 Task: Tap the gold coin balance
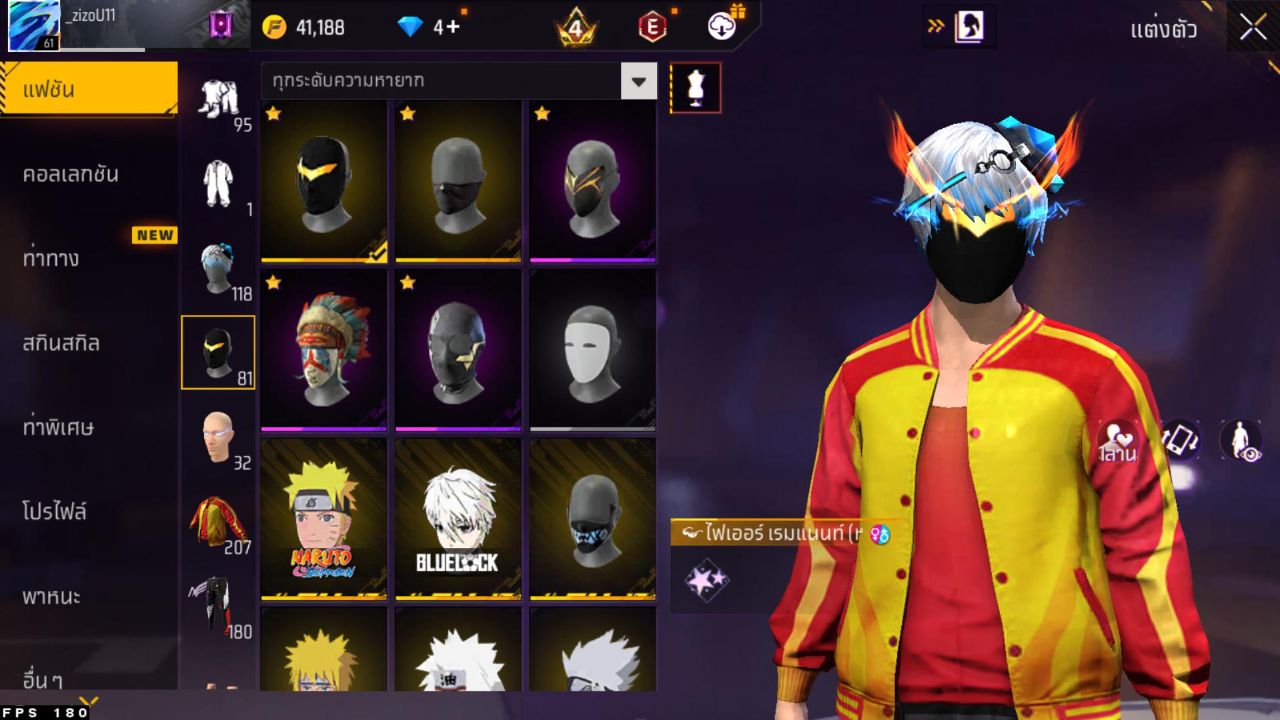(x=304, y=27)
